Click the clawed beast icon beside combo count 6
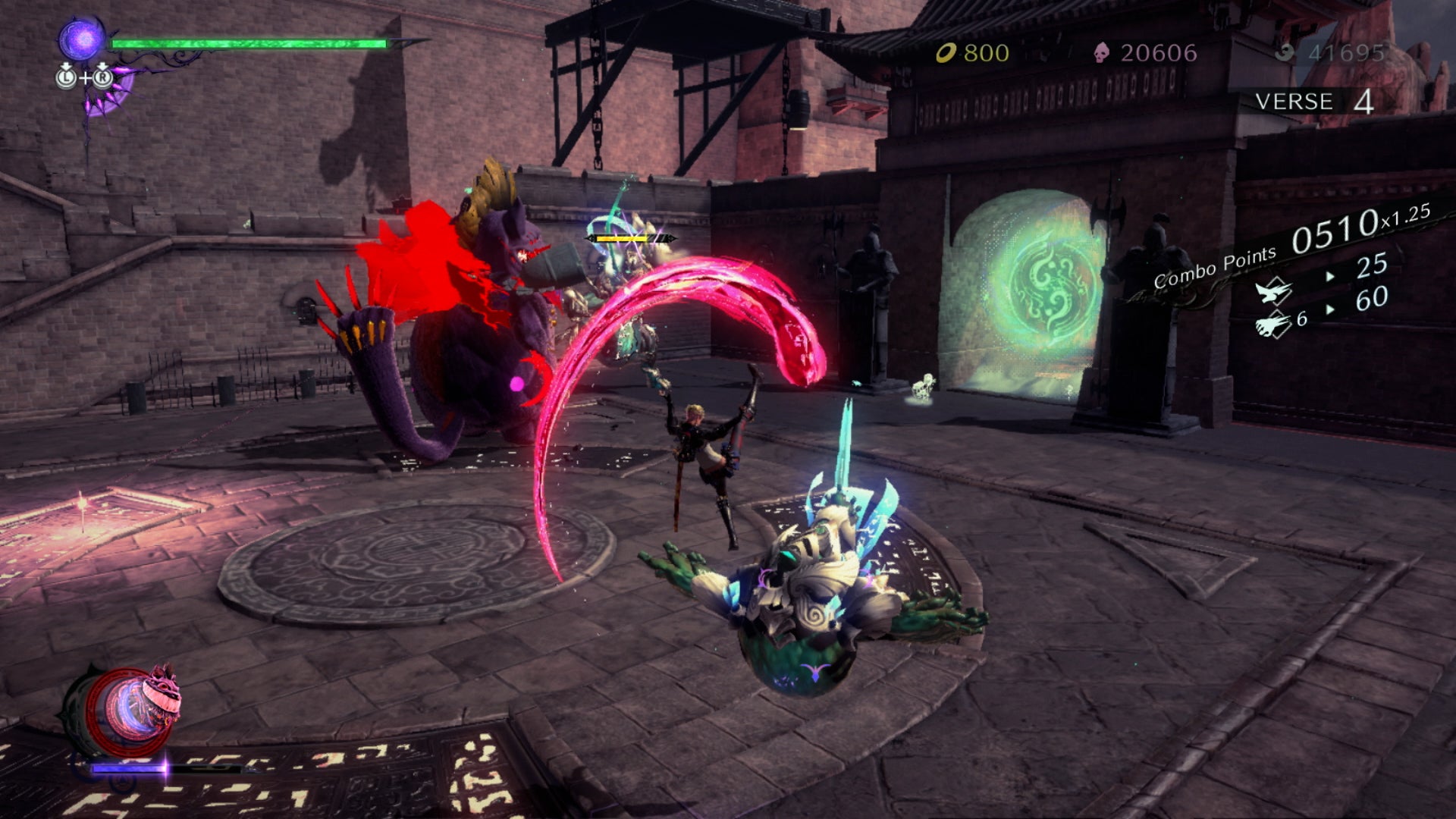 [1273, 325]
